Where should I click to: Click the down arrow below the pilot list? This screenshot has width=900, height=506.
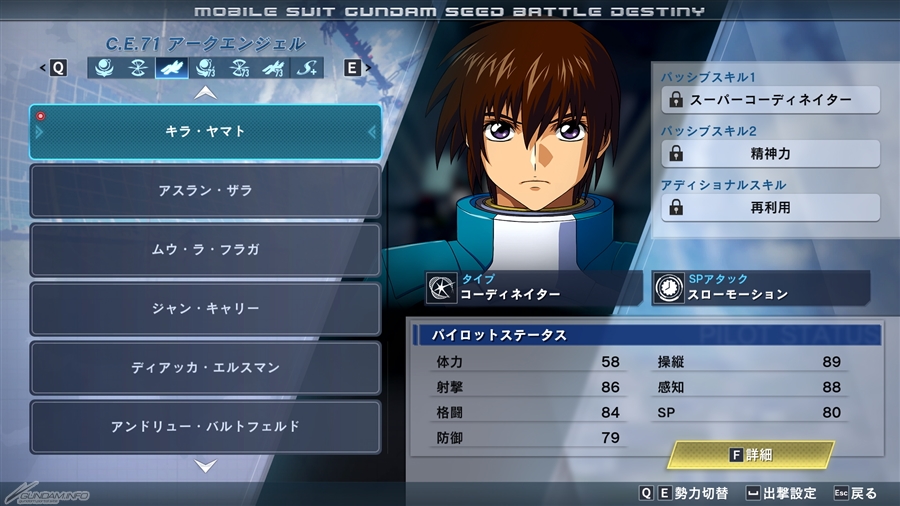tap(205, 465)
